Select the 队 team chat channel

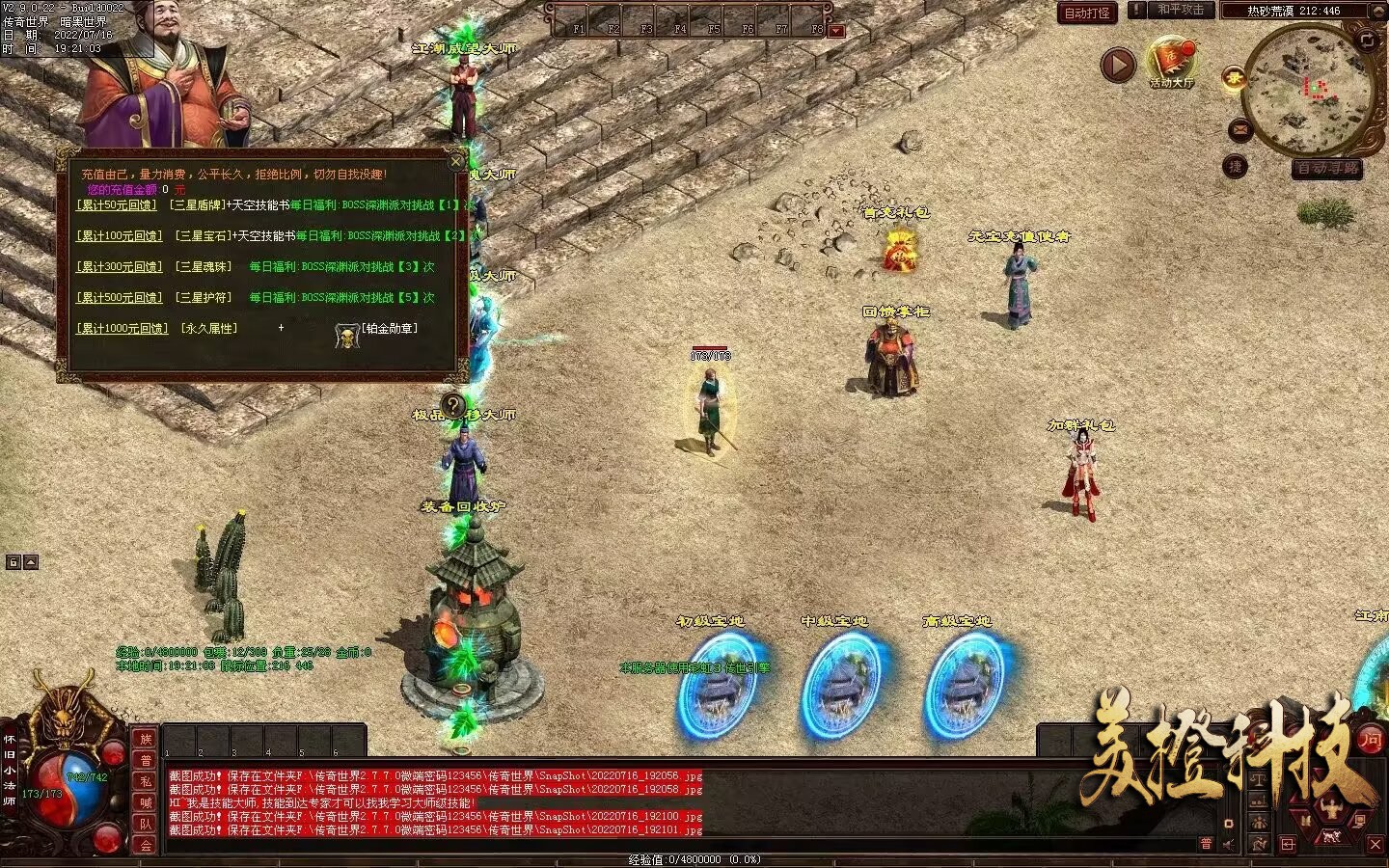[x=146, y=824]
